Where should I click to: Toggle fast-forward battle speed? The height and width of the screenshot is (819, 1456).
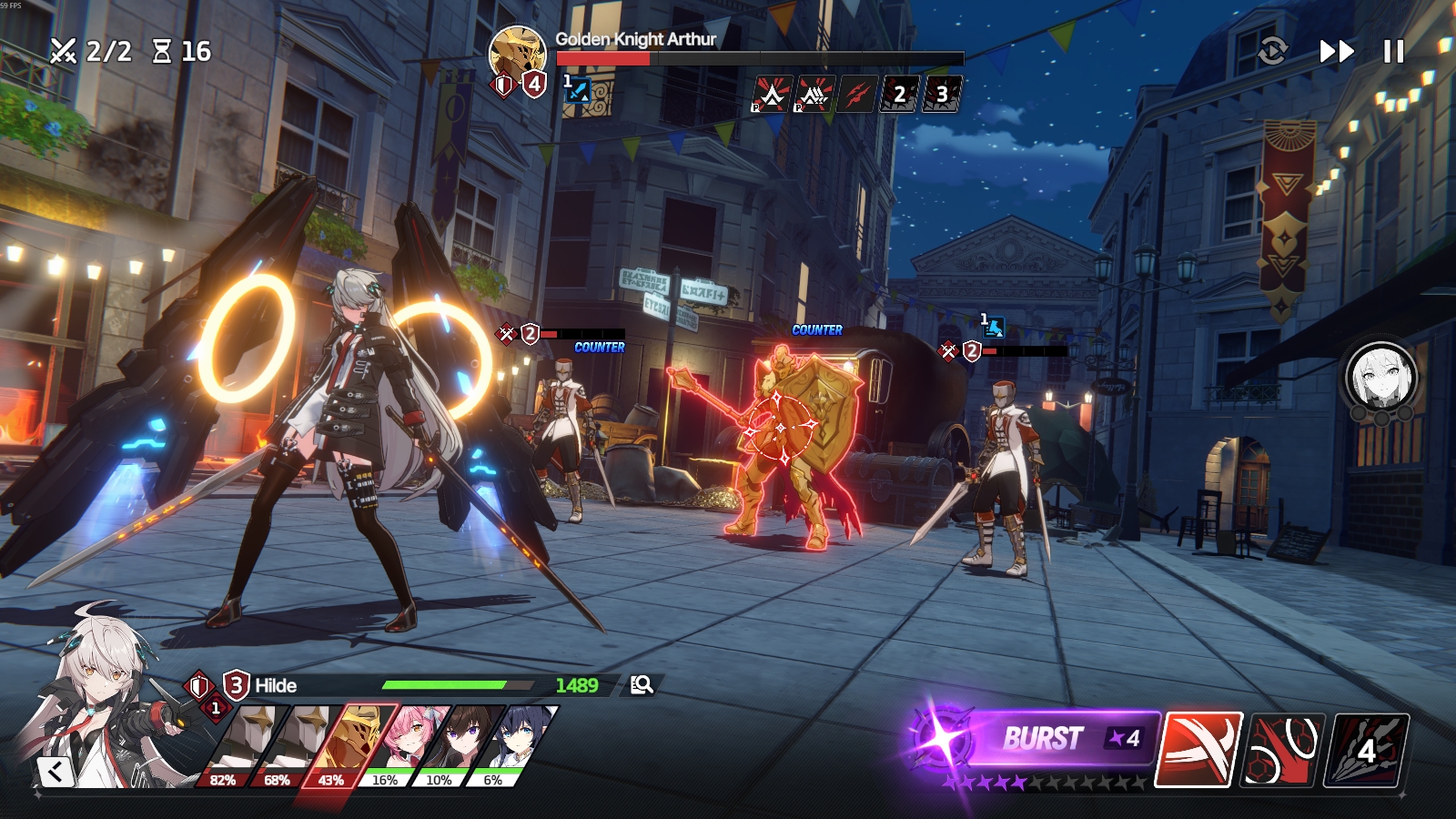(x=1337, y=52)
